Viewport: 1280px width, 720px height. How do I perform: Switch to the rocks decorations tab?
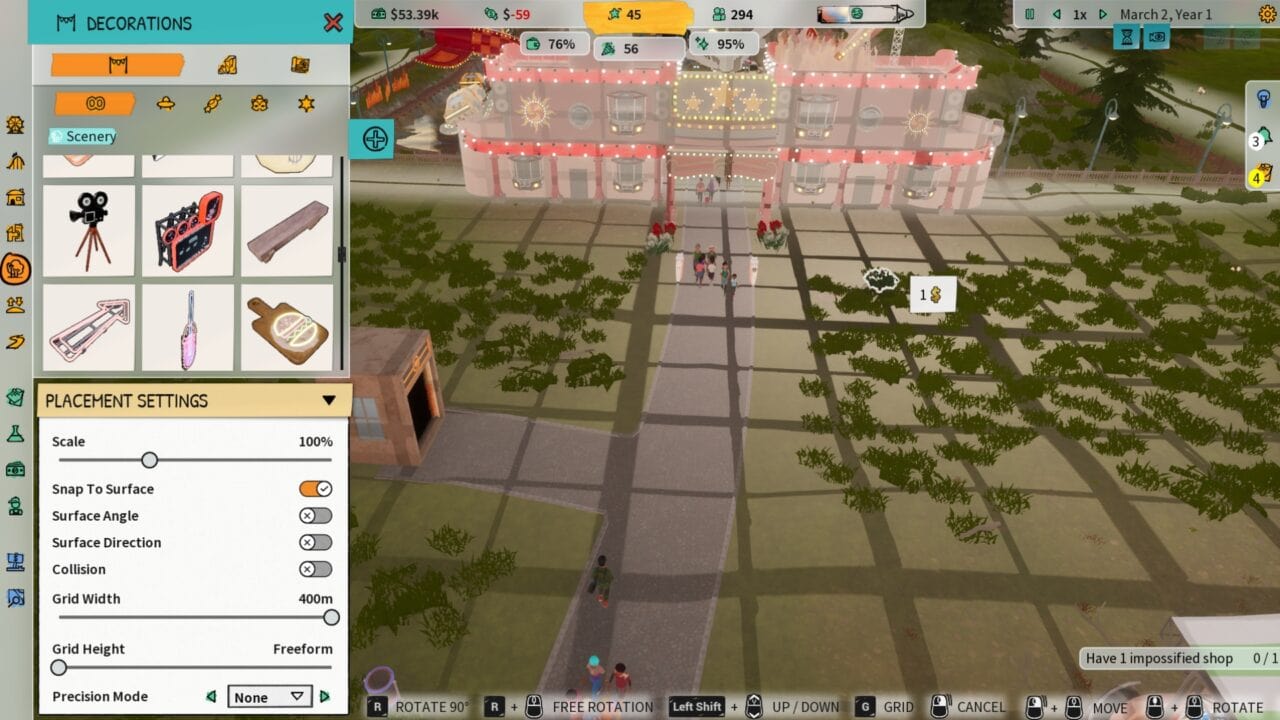227,63
